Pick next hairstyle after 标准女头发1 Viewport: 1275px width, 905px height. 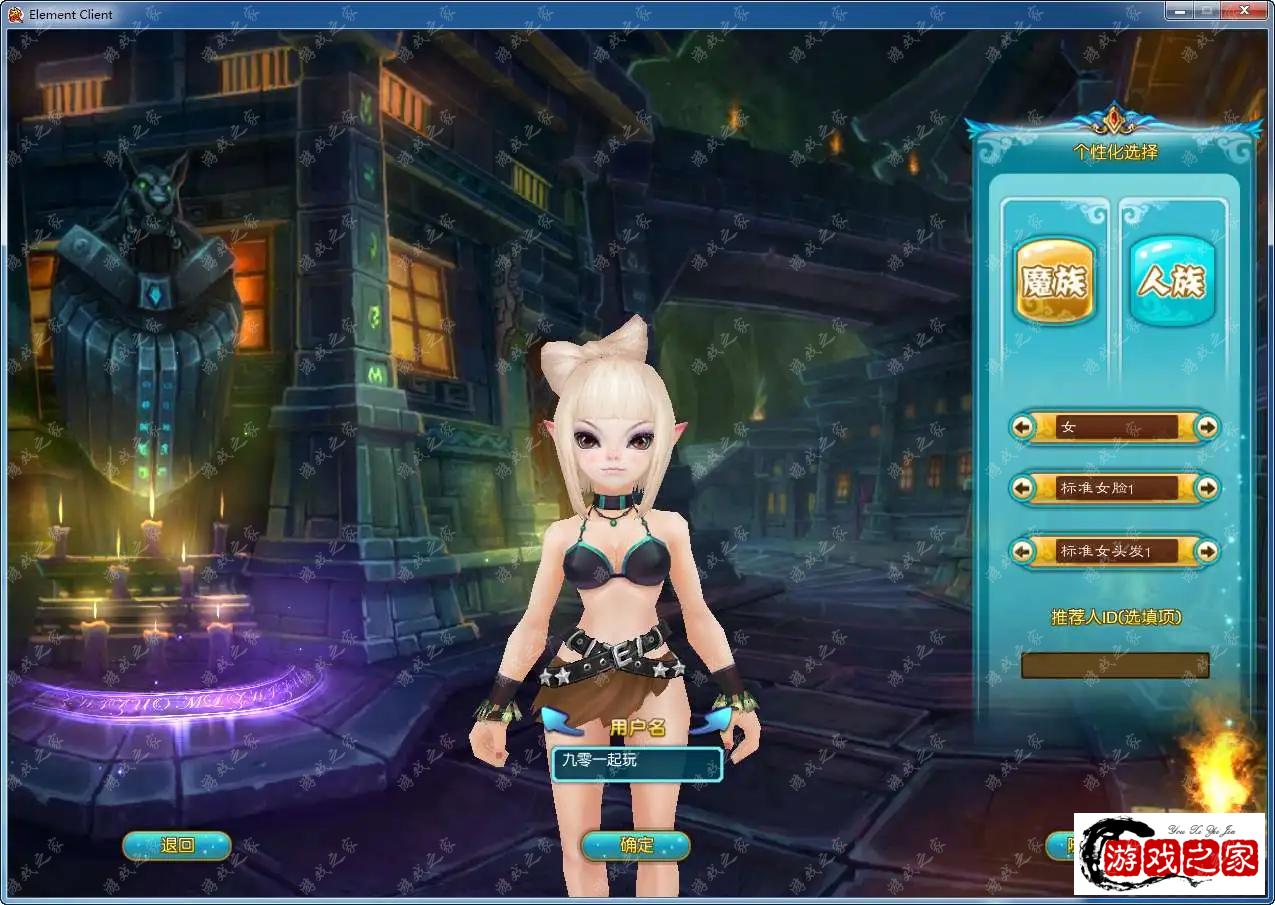1207,551
